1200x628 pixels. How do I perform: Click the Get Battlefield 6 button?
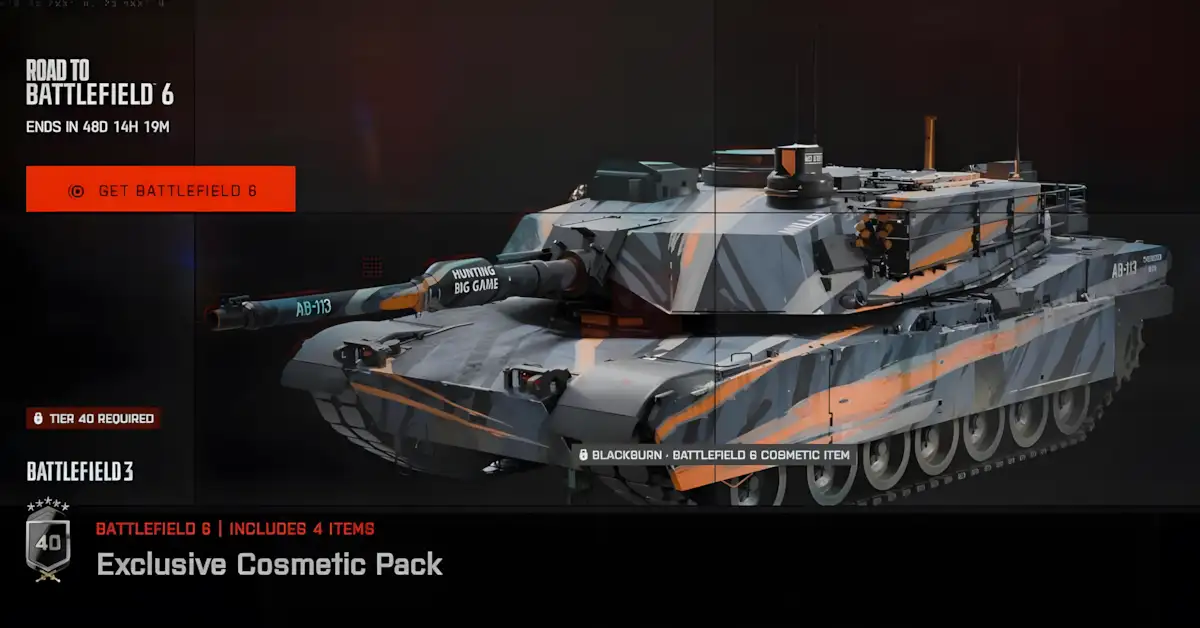[x=161, y=189]
